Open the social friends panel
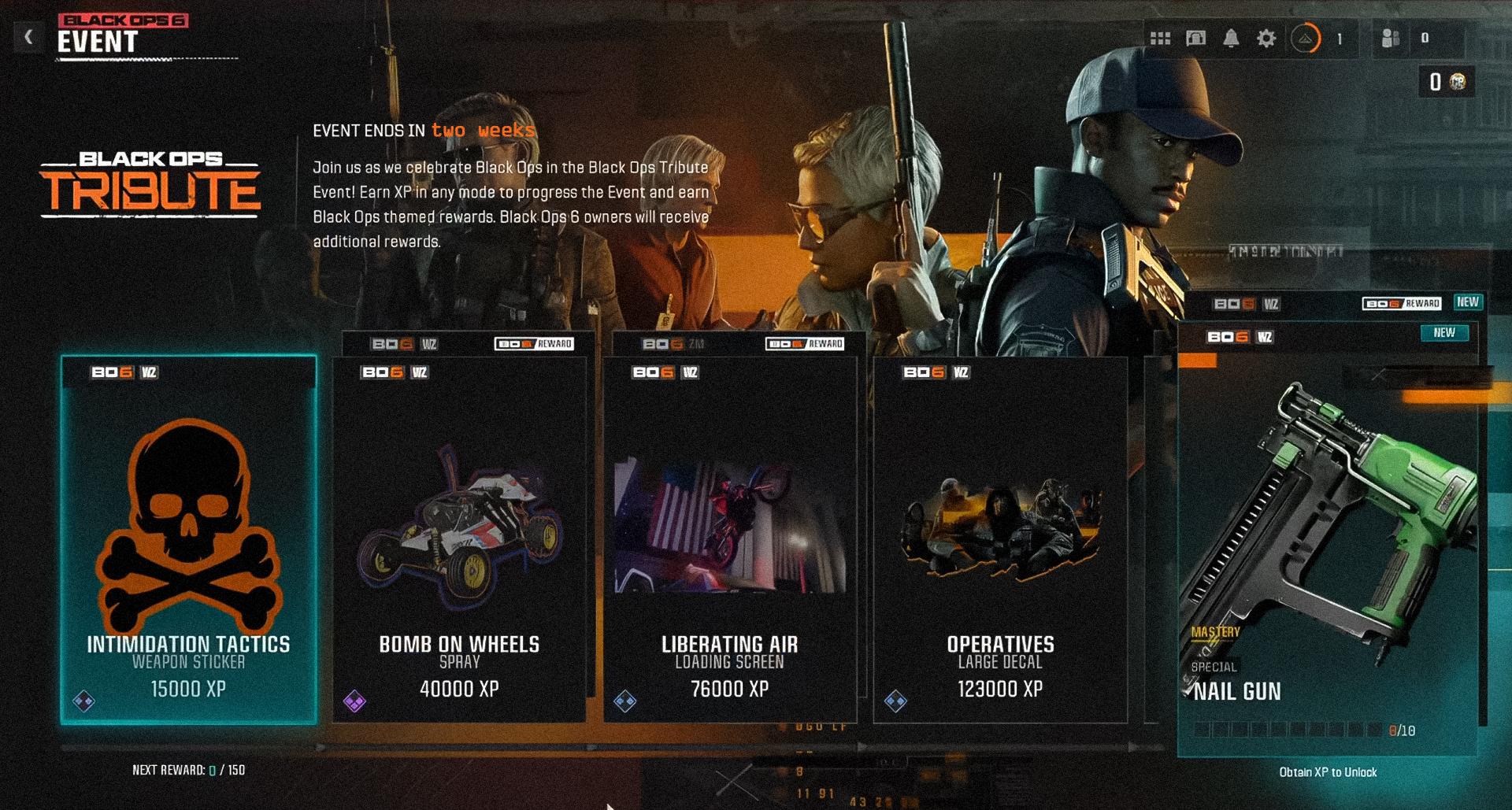The height and width of the screenshot is (810, 1512). click(1392, 39)
